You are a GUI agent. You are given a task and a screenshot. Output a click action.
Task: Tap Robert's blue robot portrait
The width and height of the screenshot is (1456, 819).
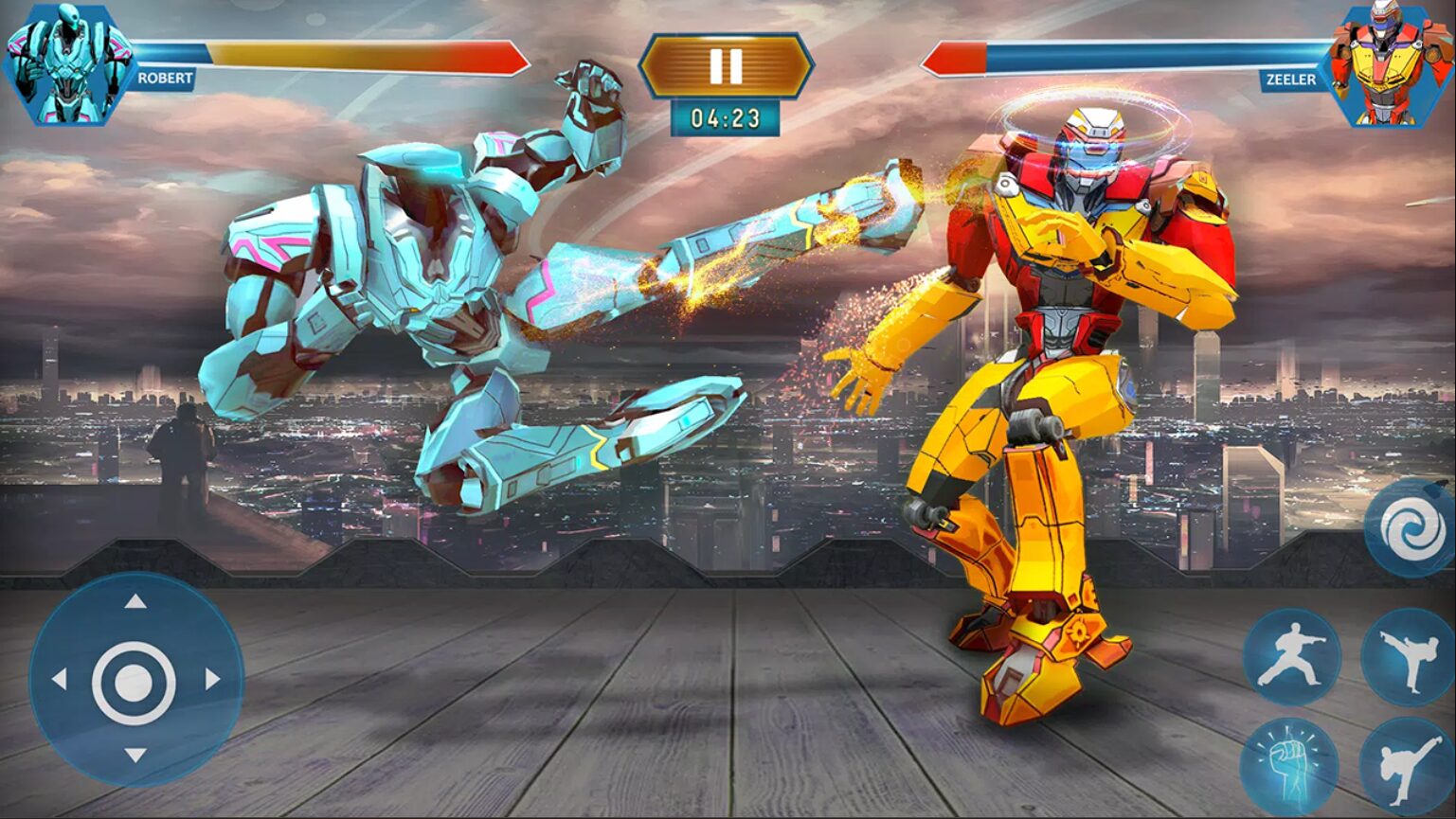66,63
